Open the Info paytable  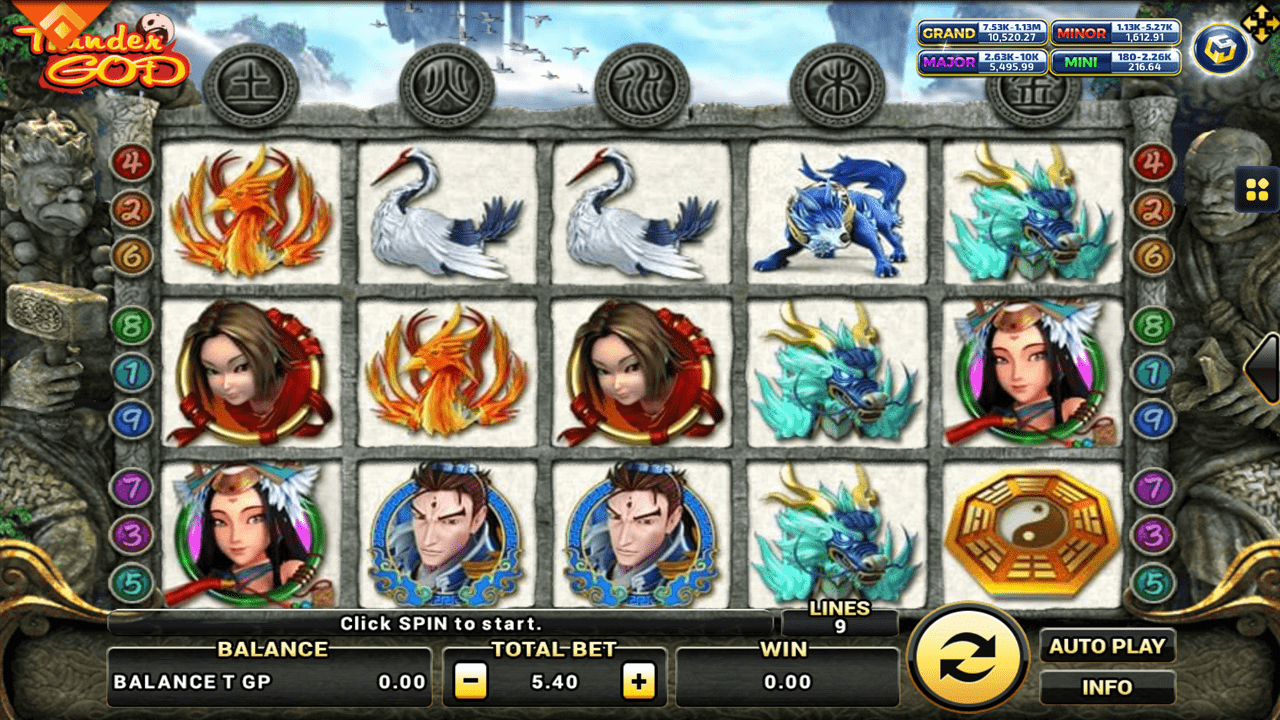(1107, 688)
